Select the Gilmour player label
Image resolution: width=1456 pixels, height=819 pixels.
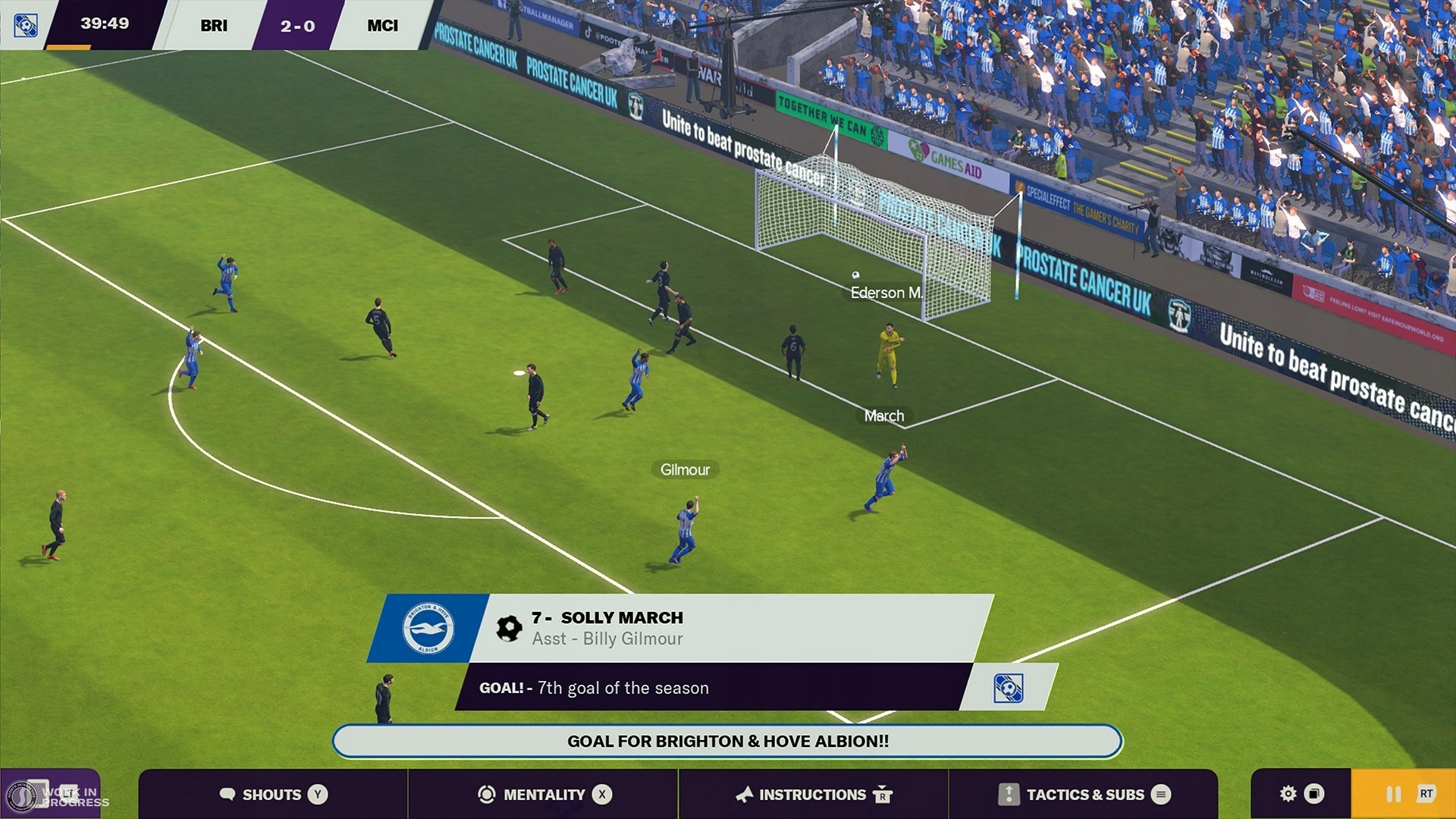[x=683, y=469]
